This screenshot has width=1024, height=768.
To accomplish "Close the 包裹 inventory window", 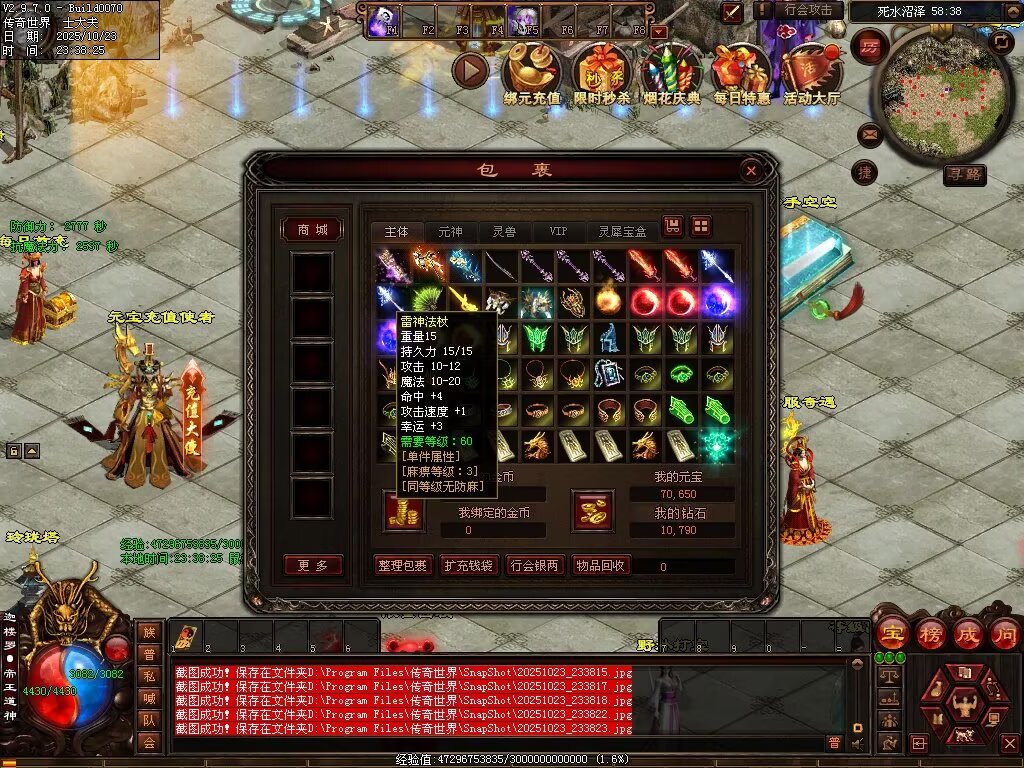I will [x=751, y=172].
